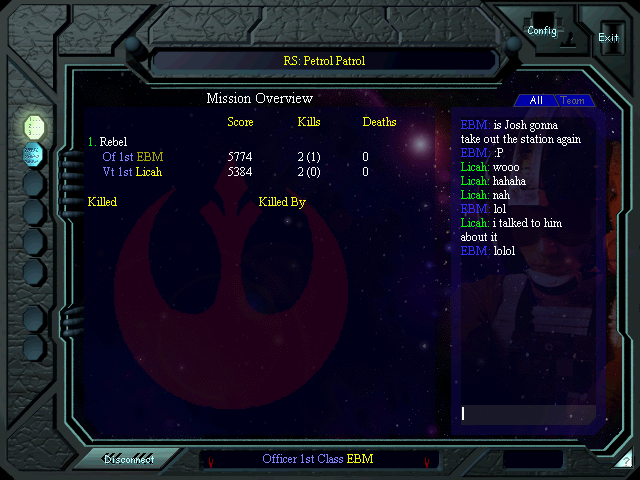Select the highlighted yellow octagon sidebar button
This screenshot has height=480, width=640.
(x=34, y=126)
